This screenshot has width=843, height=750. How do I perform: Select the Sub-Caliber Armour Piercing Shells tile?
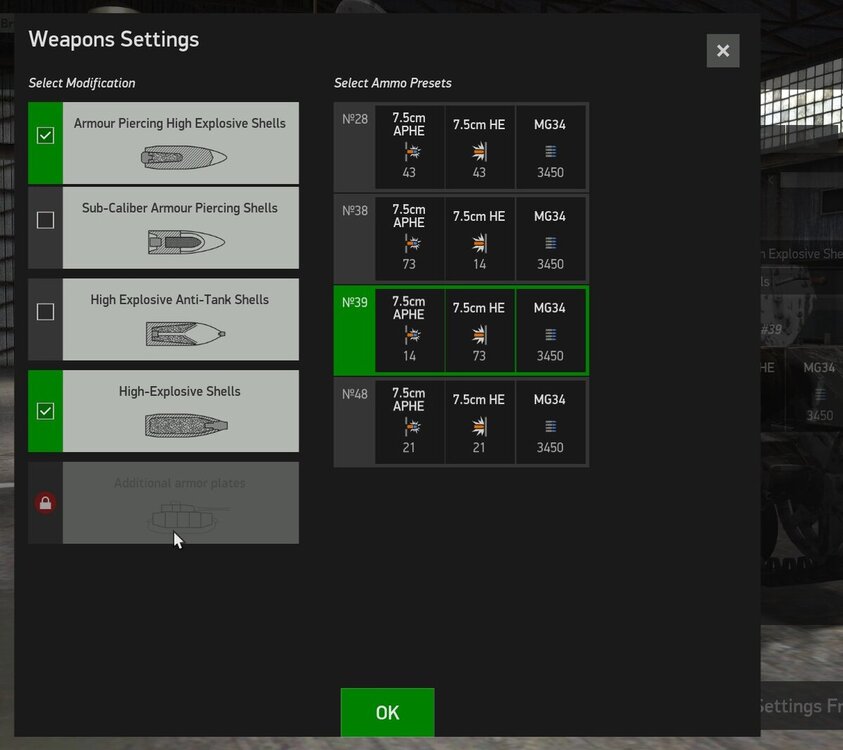(181, 228)
